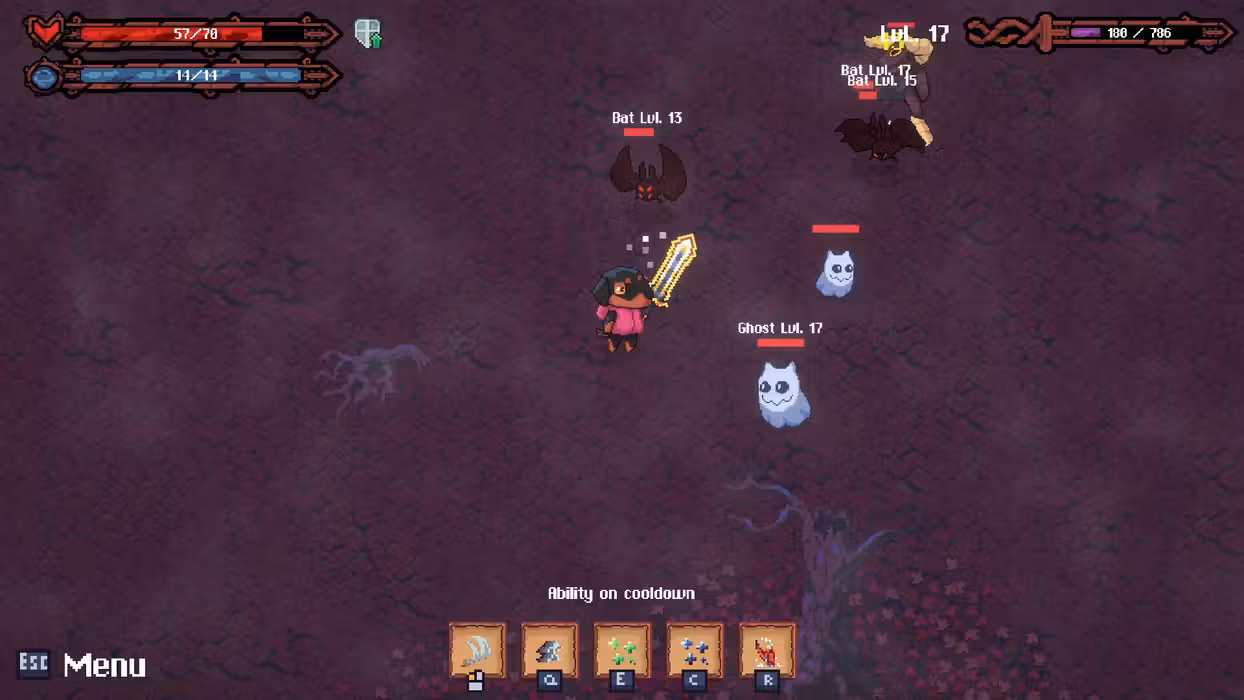Click the shield defense buff icon
This screenshot has height=700, width=1244.
[x=368, y=34]
